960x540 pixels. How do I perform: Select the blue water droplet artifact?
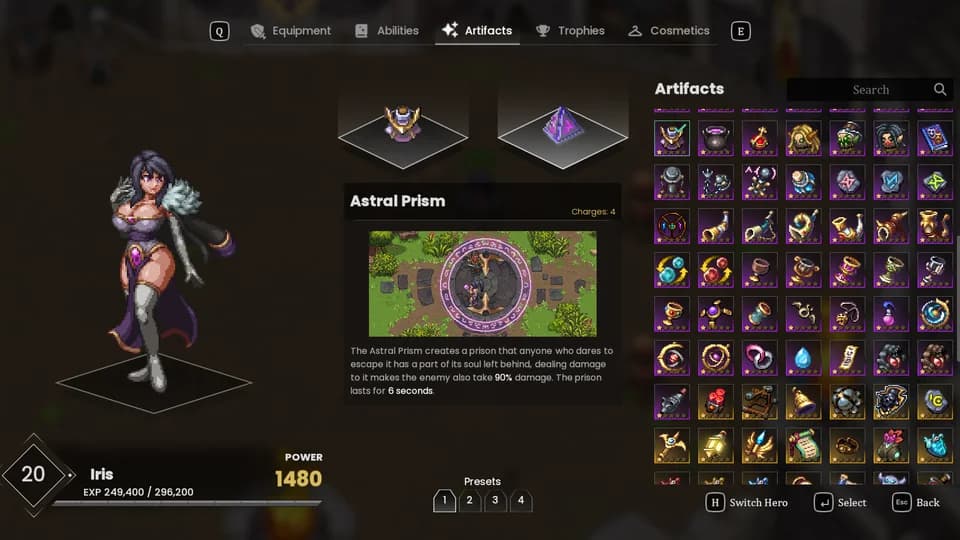803,357
